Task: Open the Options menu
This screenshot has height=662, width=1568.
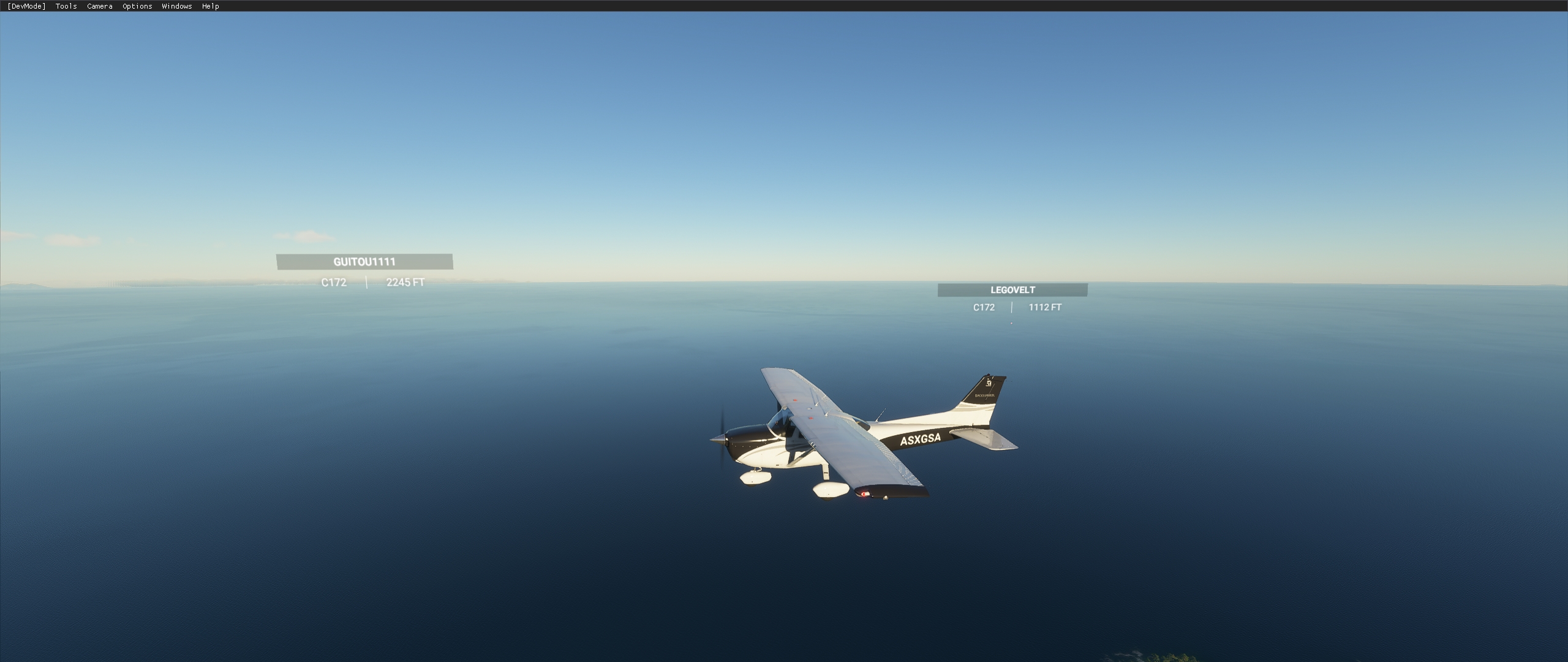Action: tap(136, 6)
